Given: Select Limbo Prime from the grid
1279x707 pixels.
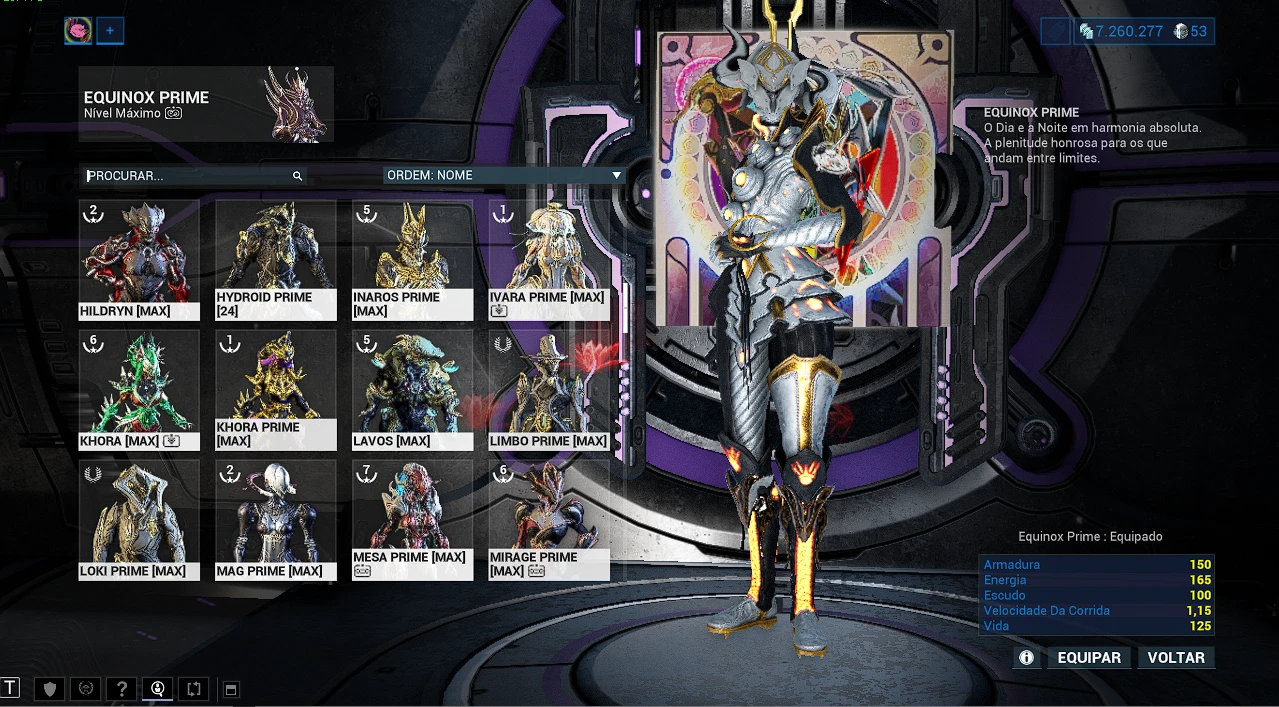Looking at the screenshot, I should pos(549,390).
